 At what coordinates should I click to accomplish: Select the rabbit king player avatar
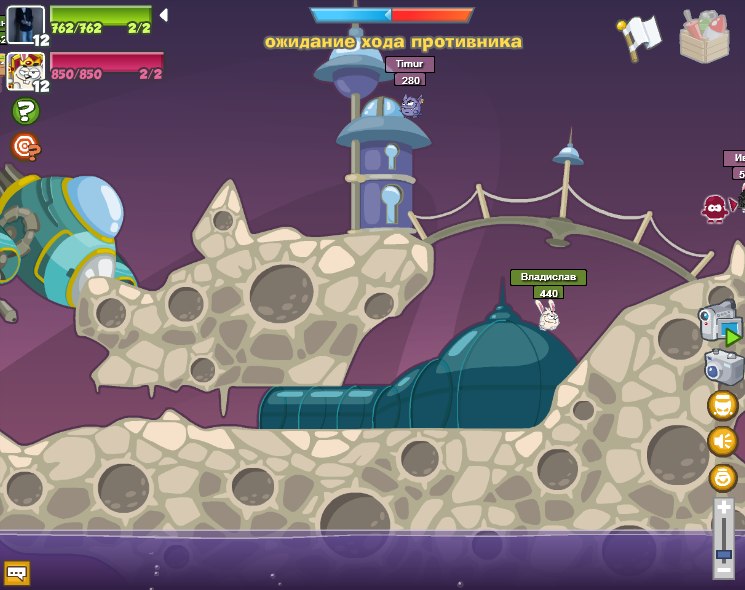tap(24, 70)
